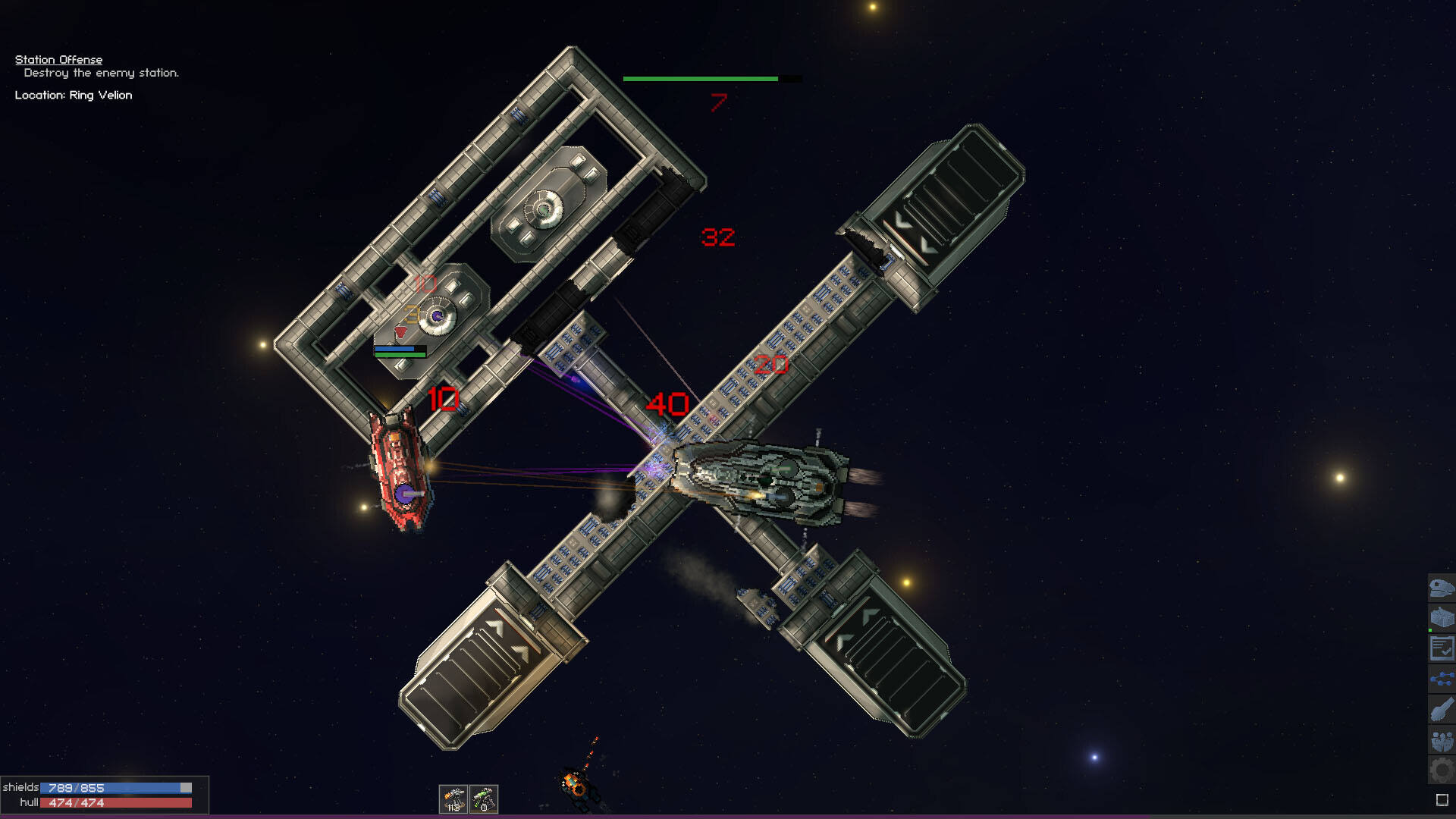Select the orange flame missile weapon slot
Image resolution: width=1456 pixels, height=819 pixels.
[x=453, y=799]
